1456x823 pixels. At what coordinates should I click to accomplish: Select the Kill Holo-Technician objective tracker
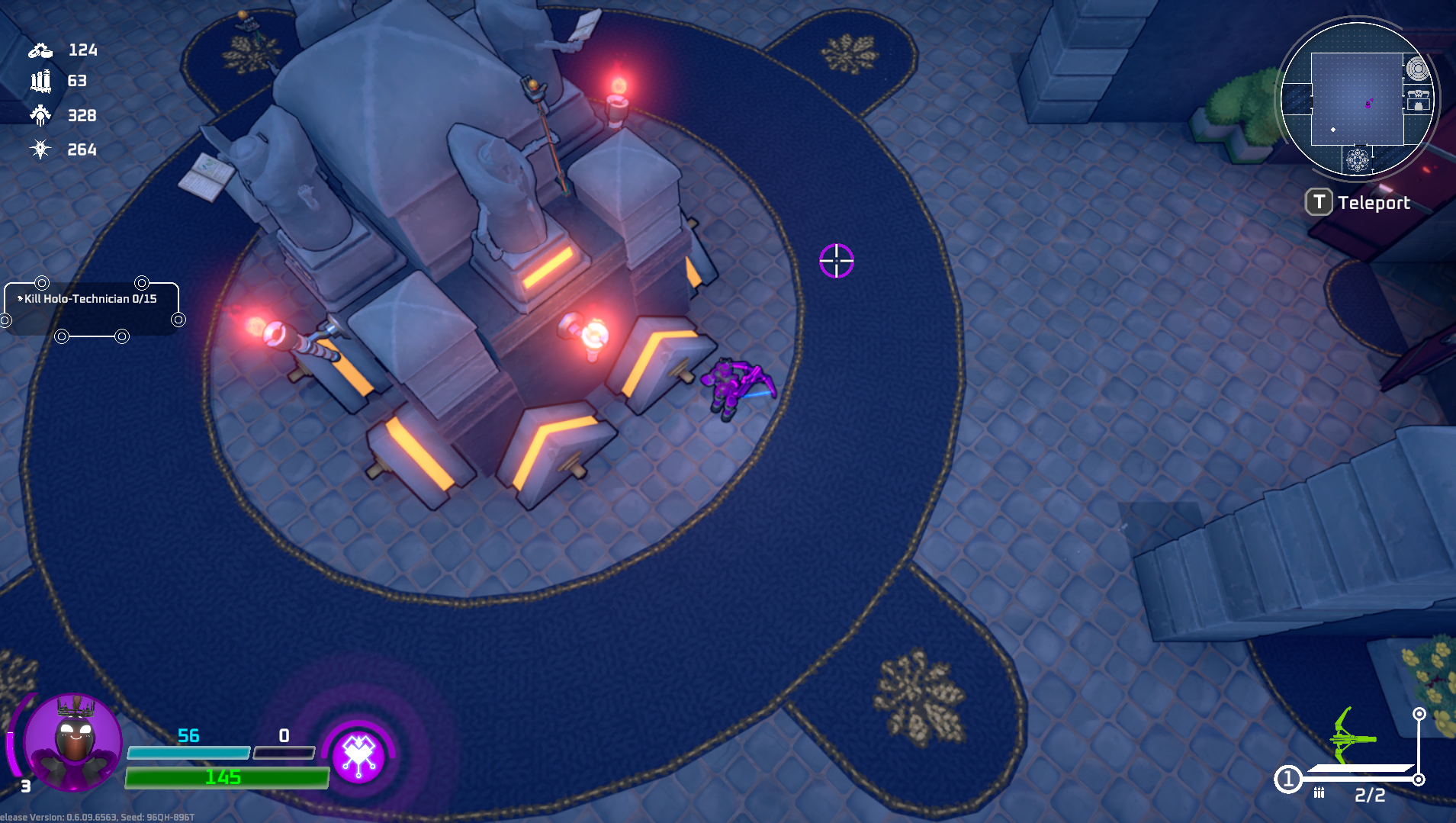point(91,299)
